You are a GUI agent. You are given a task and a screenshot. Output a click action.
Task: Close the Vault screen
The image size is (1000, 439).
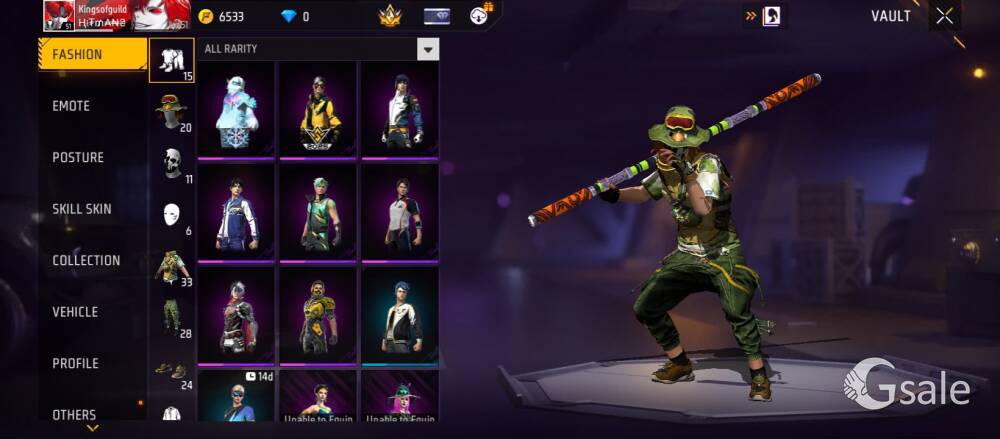[x=944, y=16]
